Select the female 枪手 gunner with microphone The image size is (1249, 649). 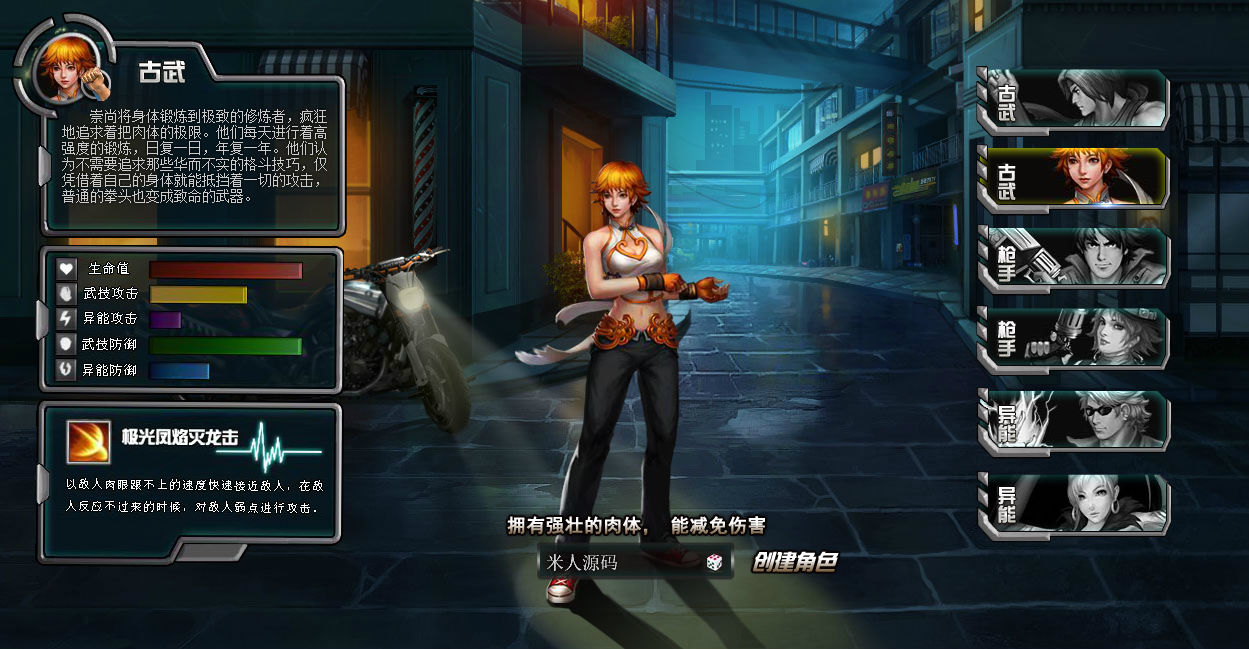[x=1073, y=339]
